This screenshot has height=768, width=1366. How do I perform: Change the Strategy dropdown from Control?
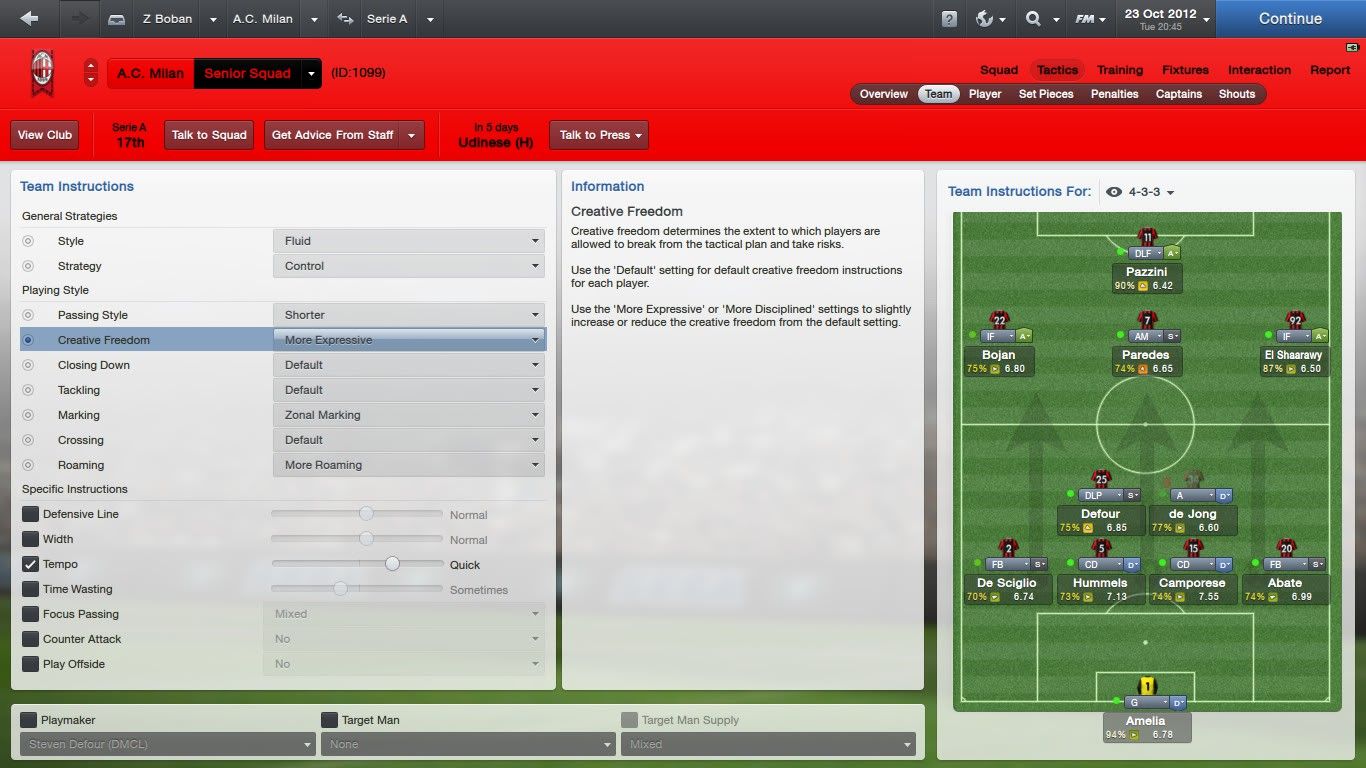[x=409, y=266]
